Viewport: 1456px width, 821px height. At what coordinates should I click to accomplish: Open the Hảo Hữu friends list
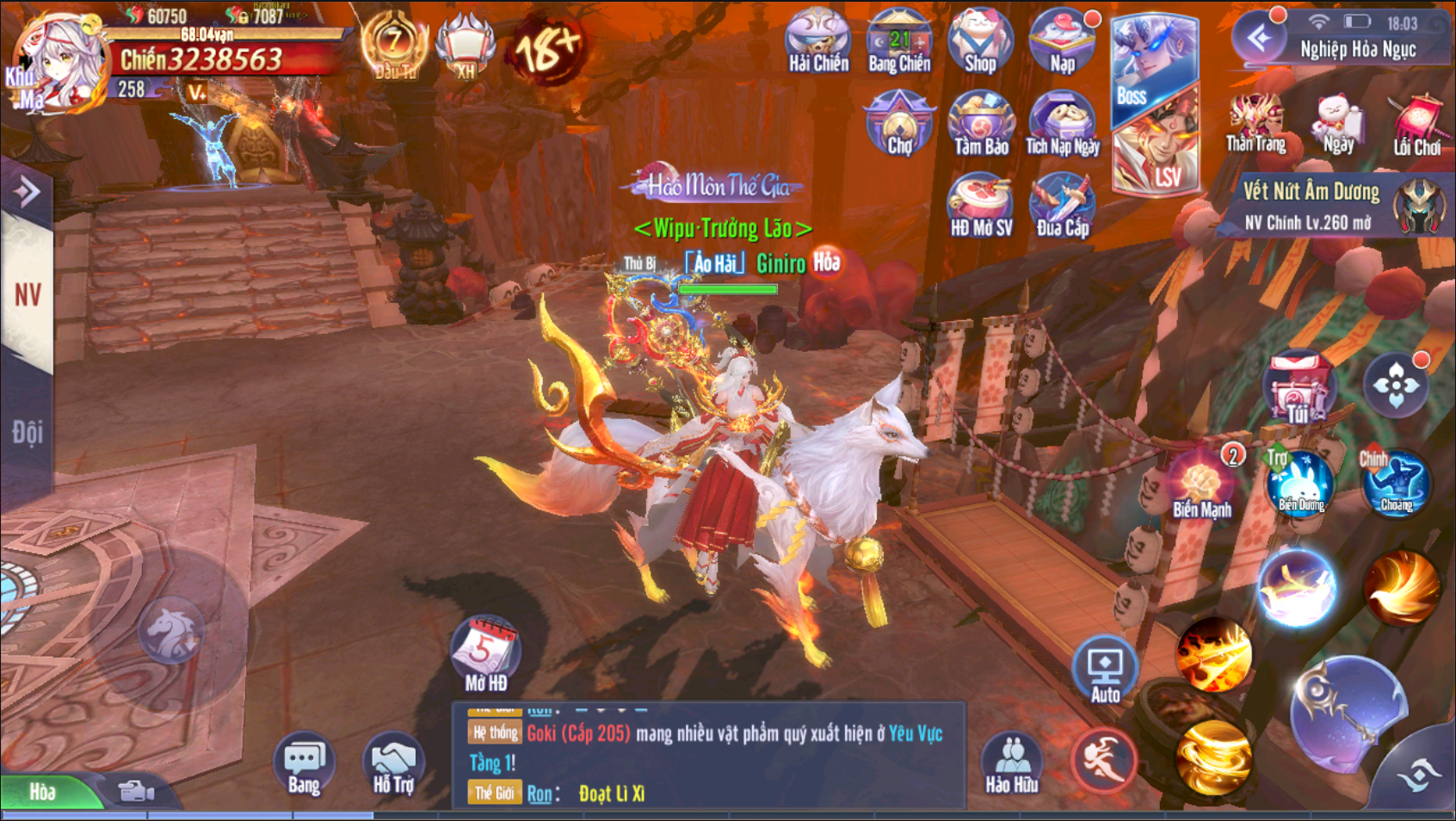[x=1012, y=762]
